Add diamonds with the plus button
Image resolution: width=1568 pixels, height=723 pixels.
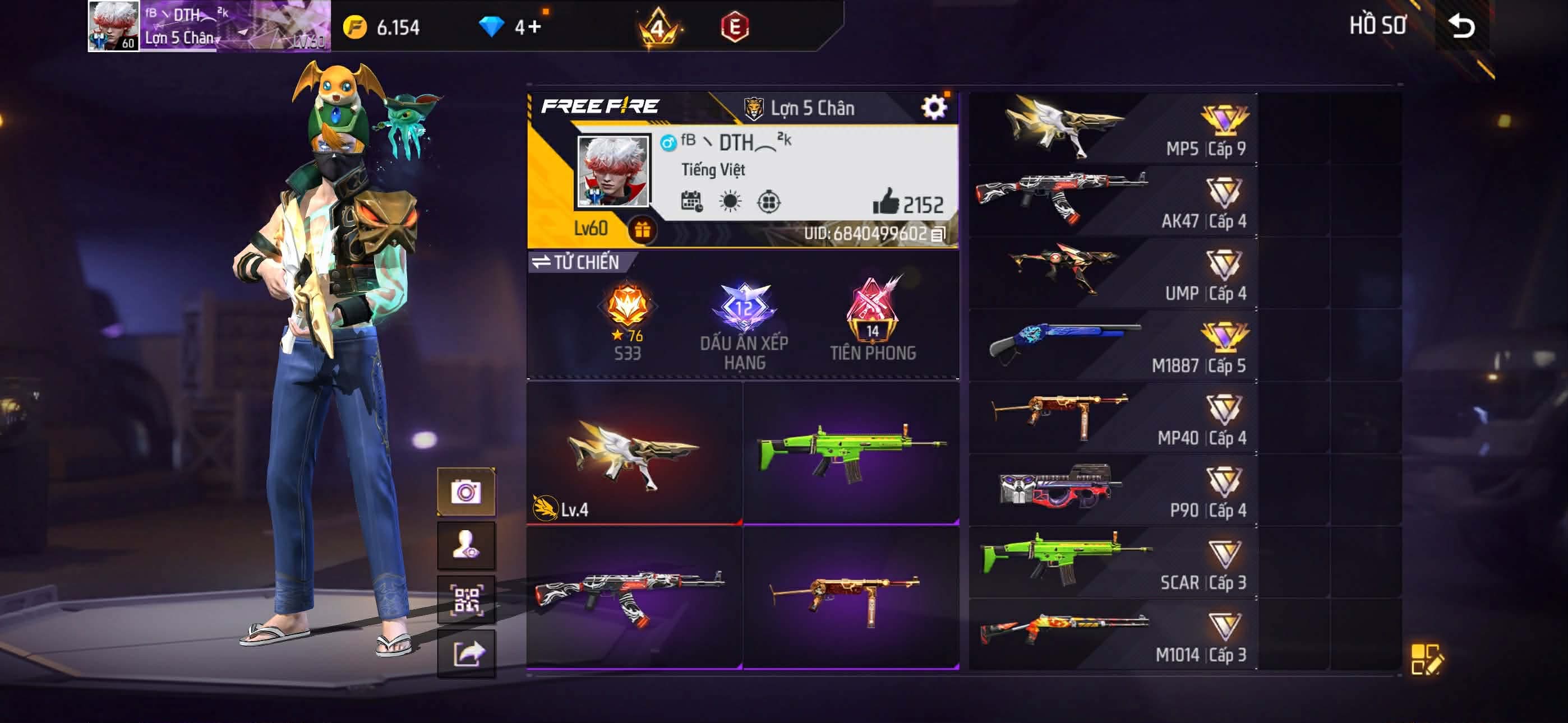(534, 27)
